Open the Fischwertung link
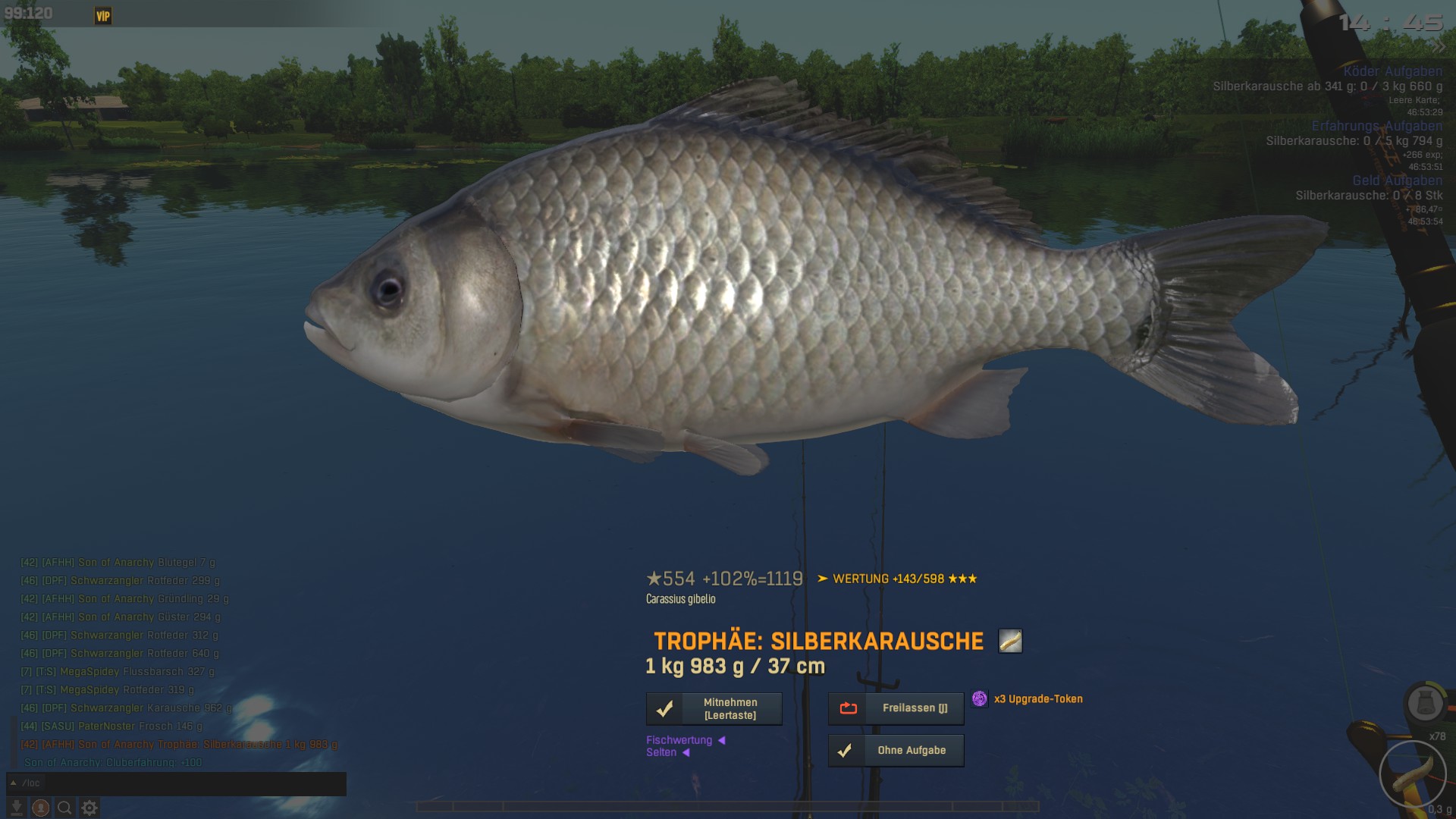This screenshot has height=819, width=1456. coord(679,740)
